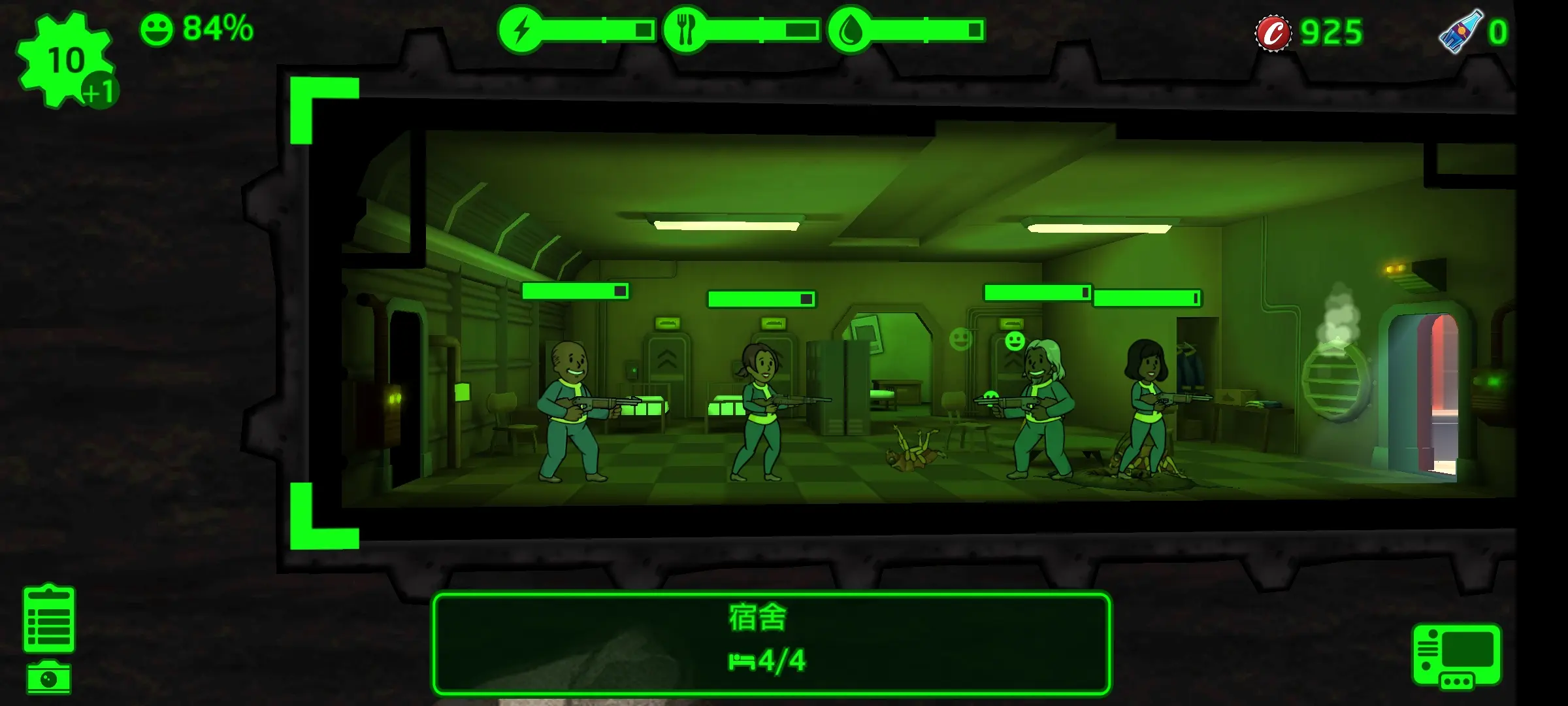The height and width of the screenshot is (706, 1568).
Task: Open the vault gear dweller count
Action: (x=65, y=60)
